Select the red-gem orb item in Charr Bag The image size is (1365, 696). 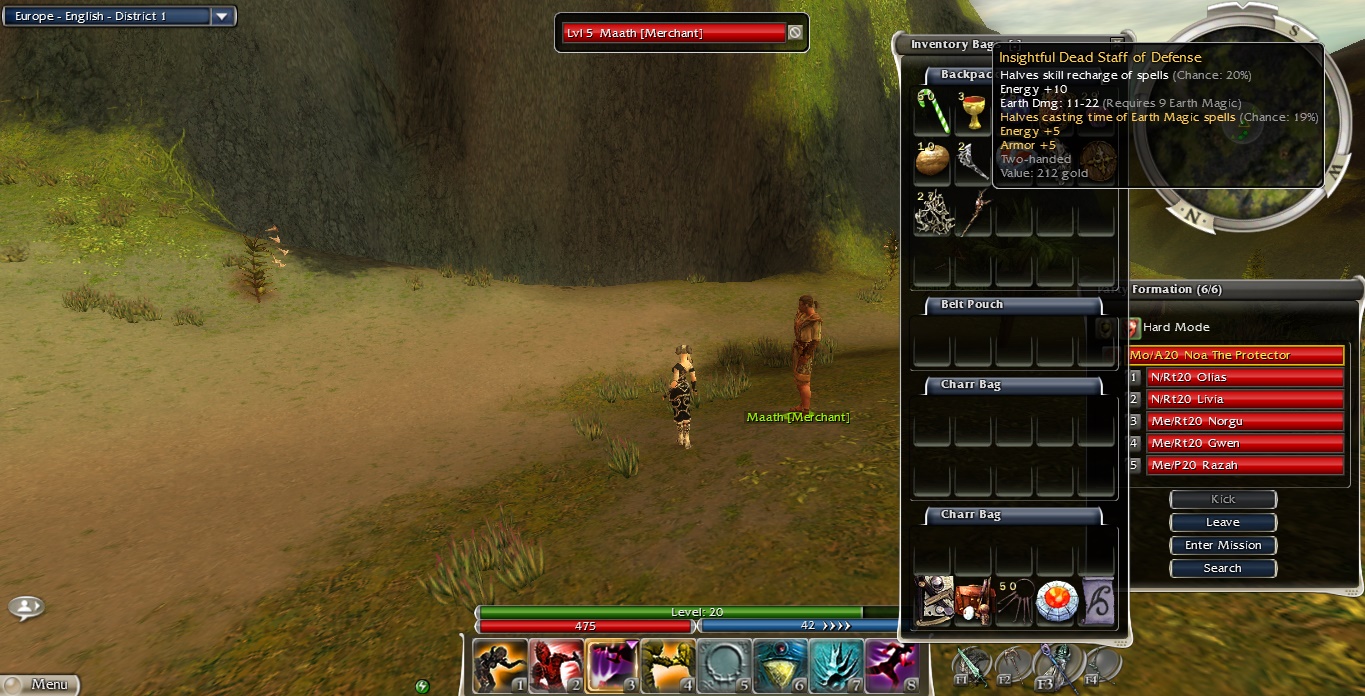[1055, 602]
